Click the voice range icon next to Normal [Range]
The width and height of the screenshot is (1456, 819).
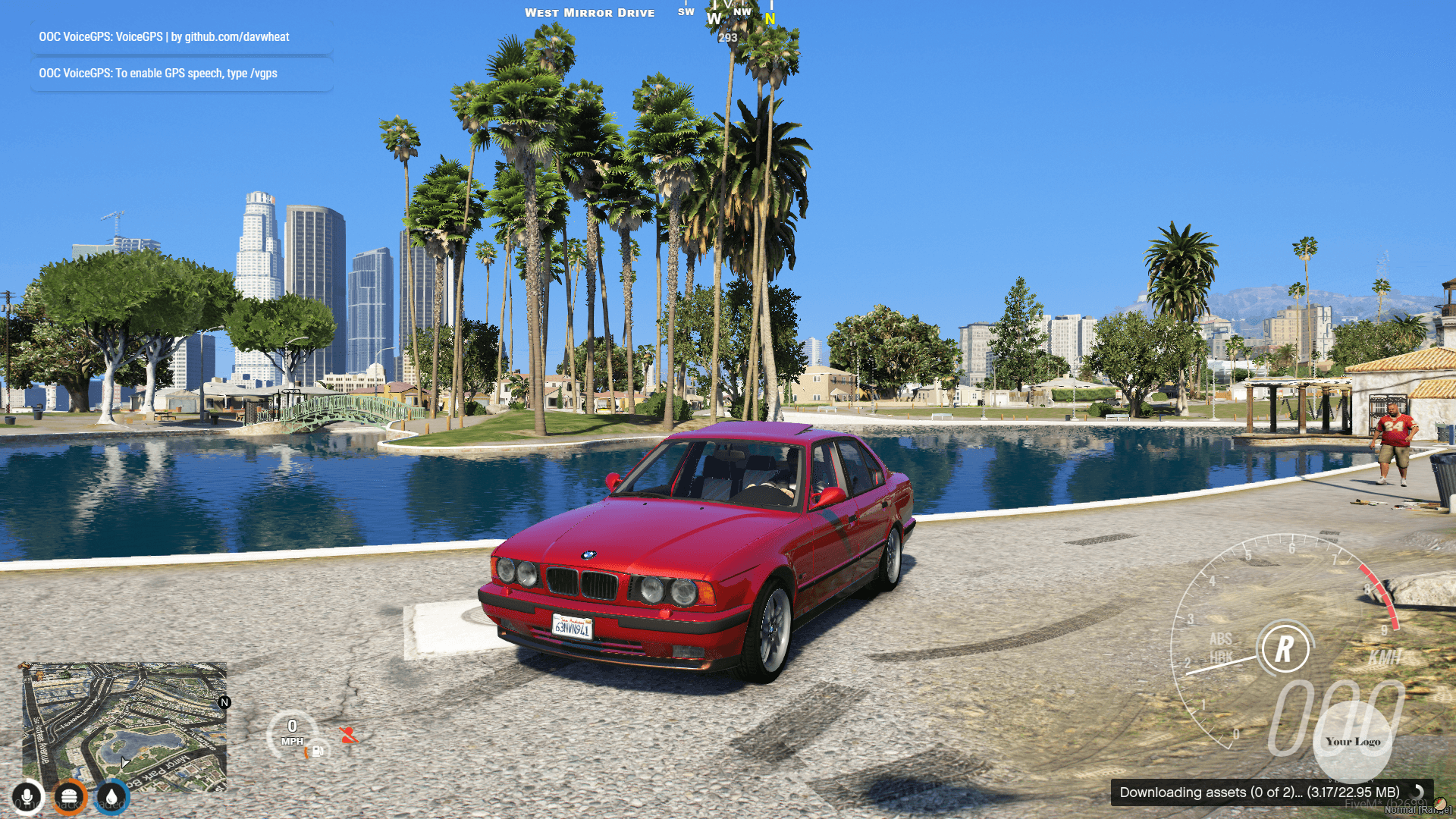[x=1440, y=804]
